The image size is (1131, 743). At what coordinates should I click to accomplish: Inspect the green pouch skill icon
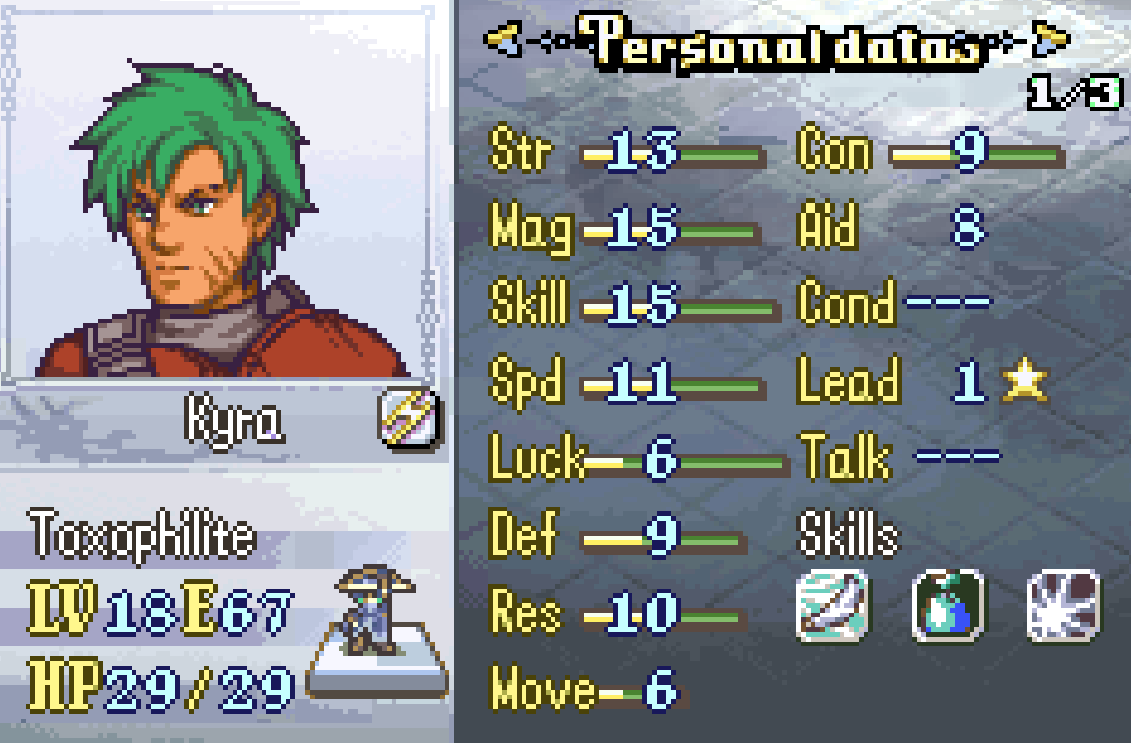tap(949, 605)
